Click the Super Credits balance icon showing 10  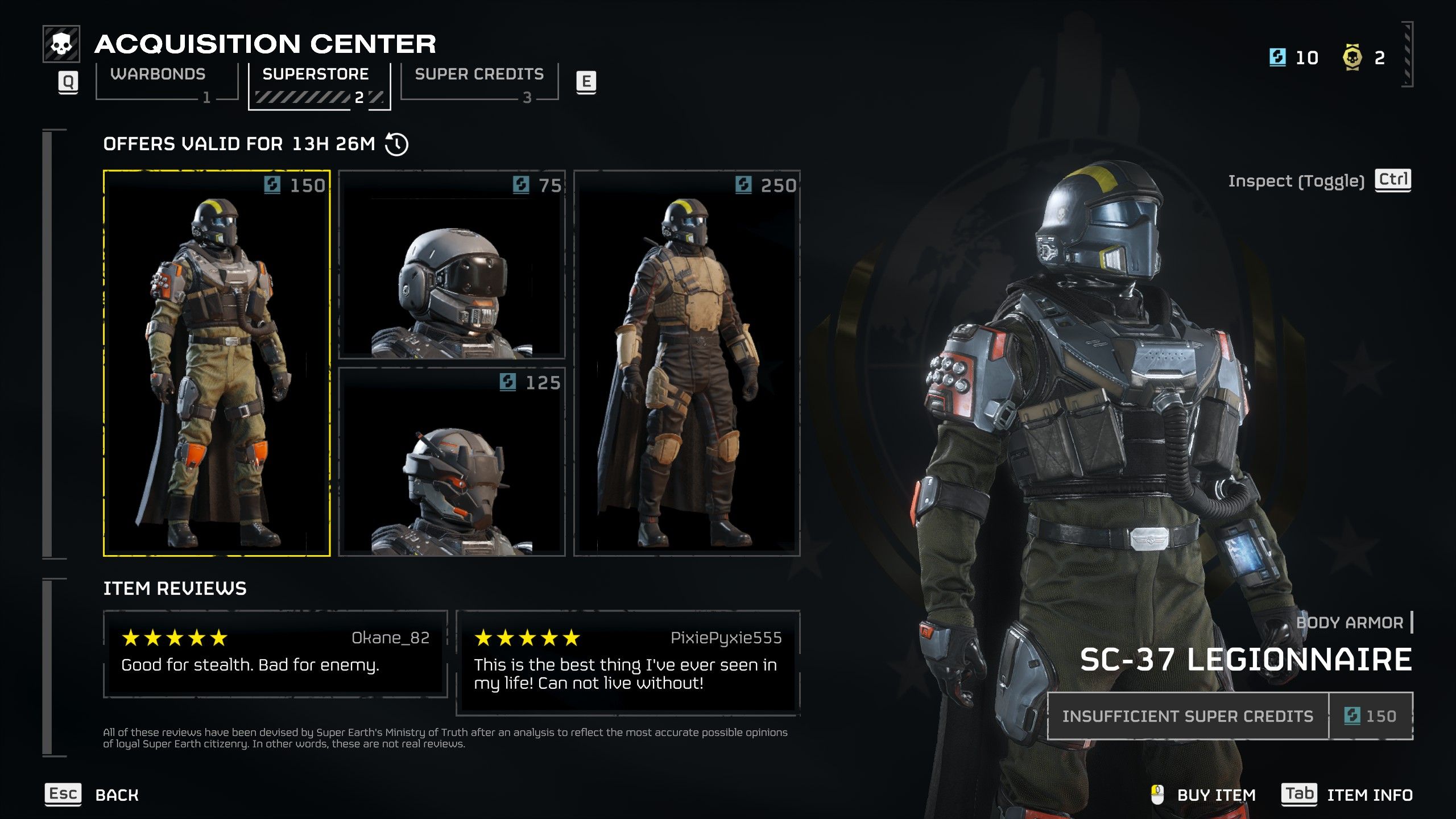pos(1276,57)
